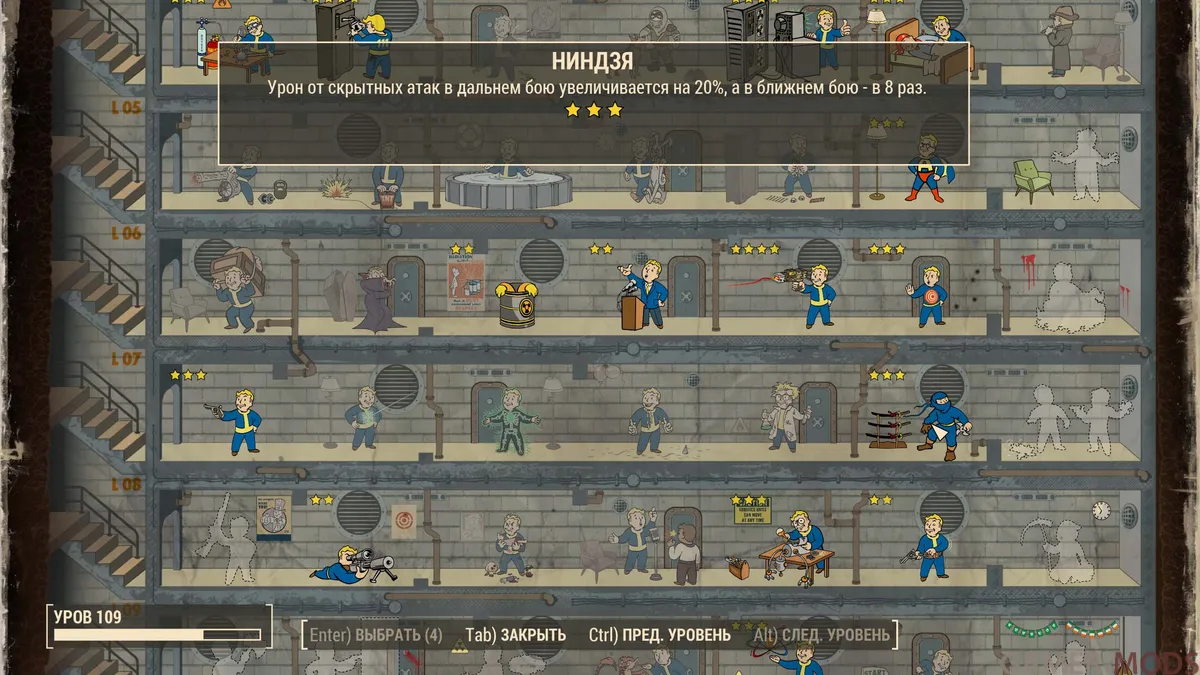Choose the Strong Back perk carrying crates

[237, 288]
